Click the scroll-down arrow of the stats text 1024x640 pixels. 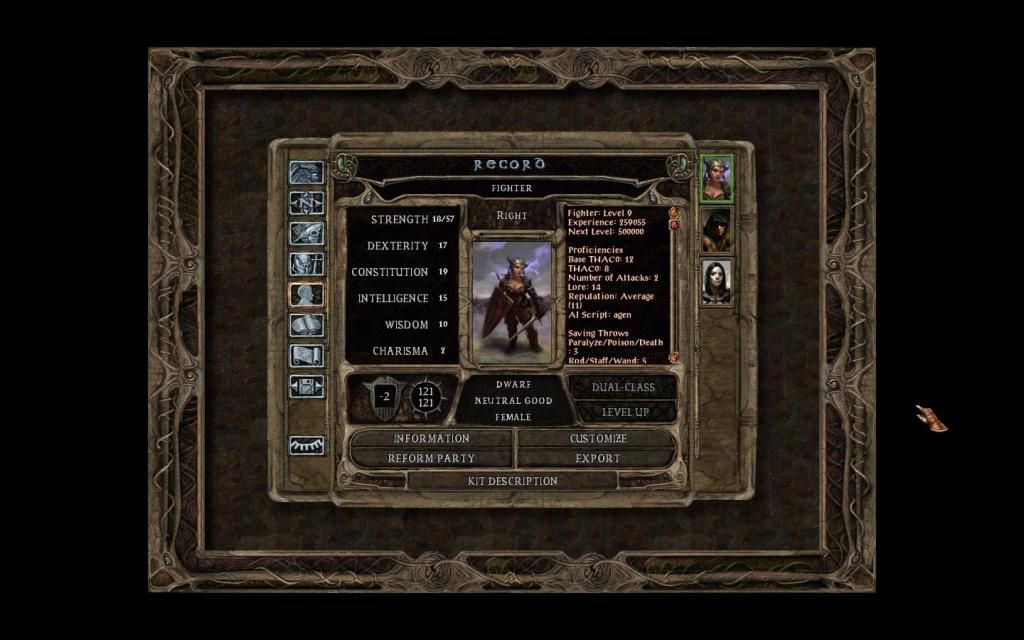tap(673, 357)
